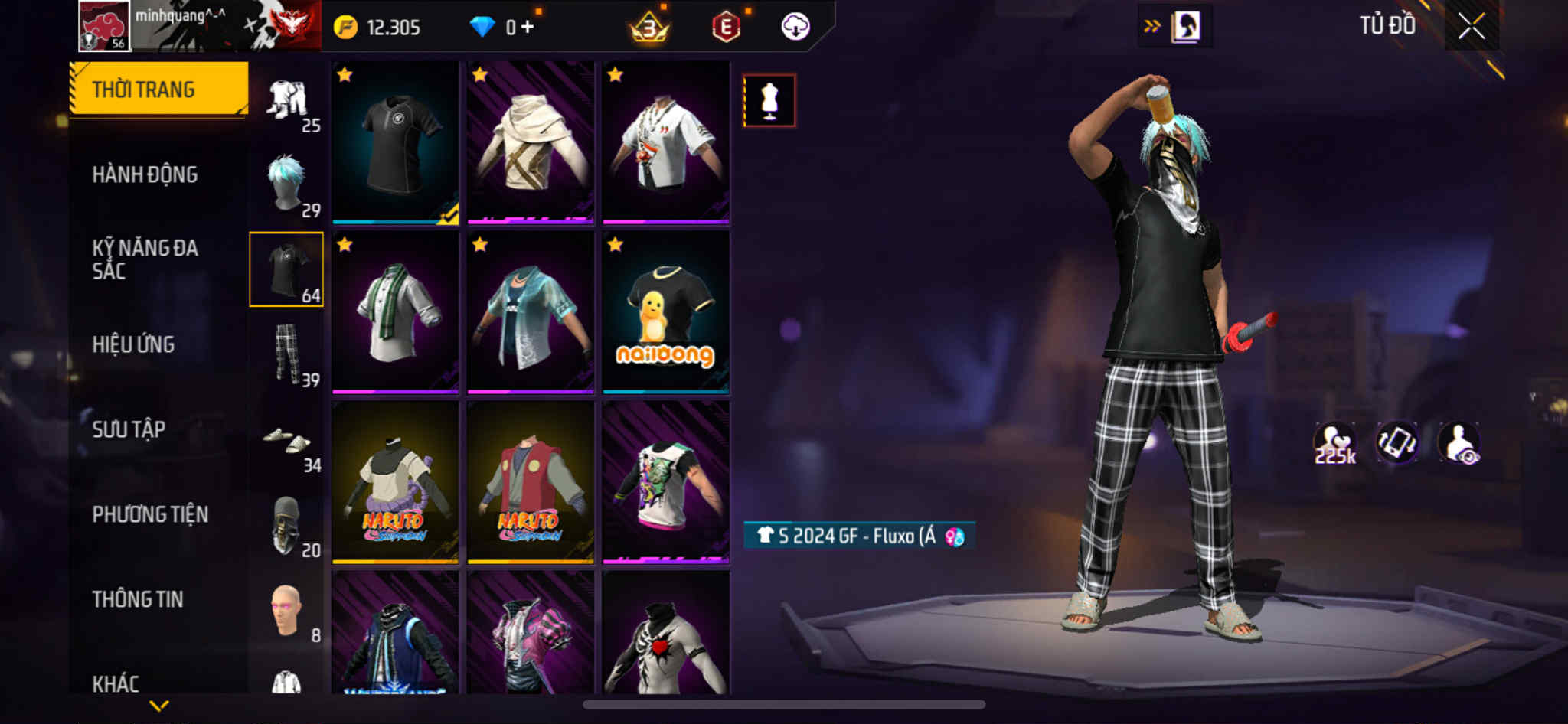Switch to the THỜI TRANG tab
The width and height of the screenshot is (1568, 724).
tap(158, 90)
